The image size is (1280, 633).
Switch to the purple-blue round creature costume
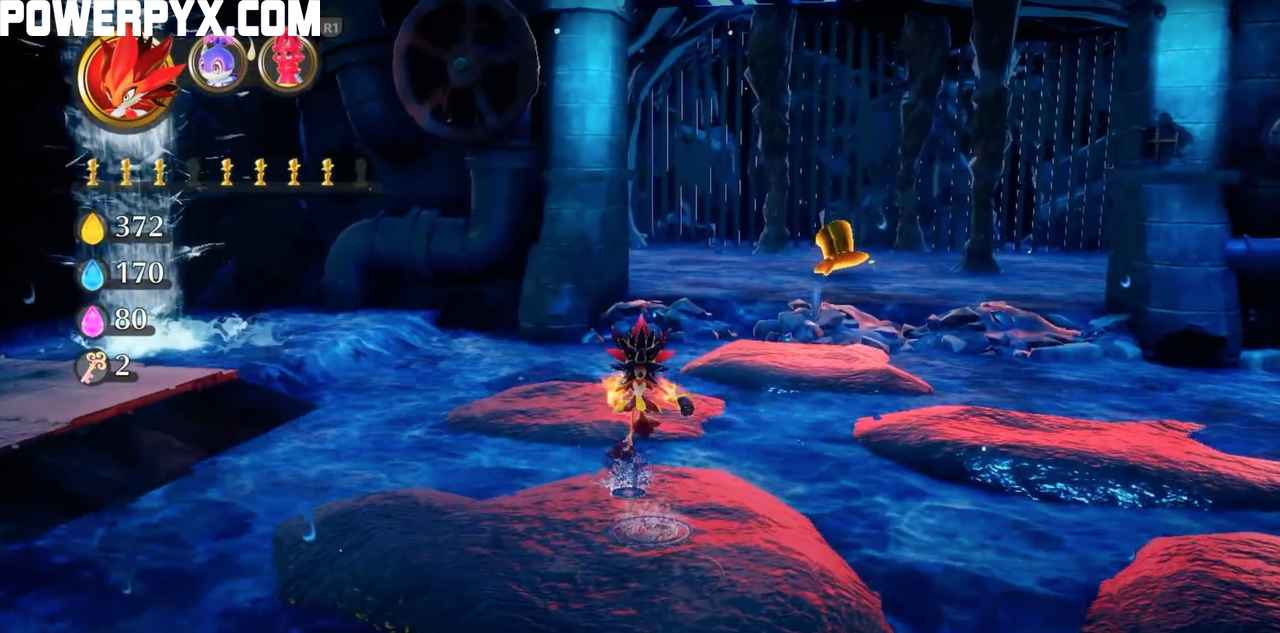tap(218, 64)
